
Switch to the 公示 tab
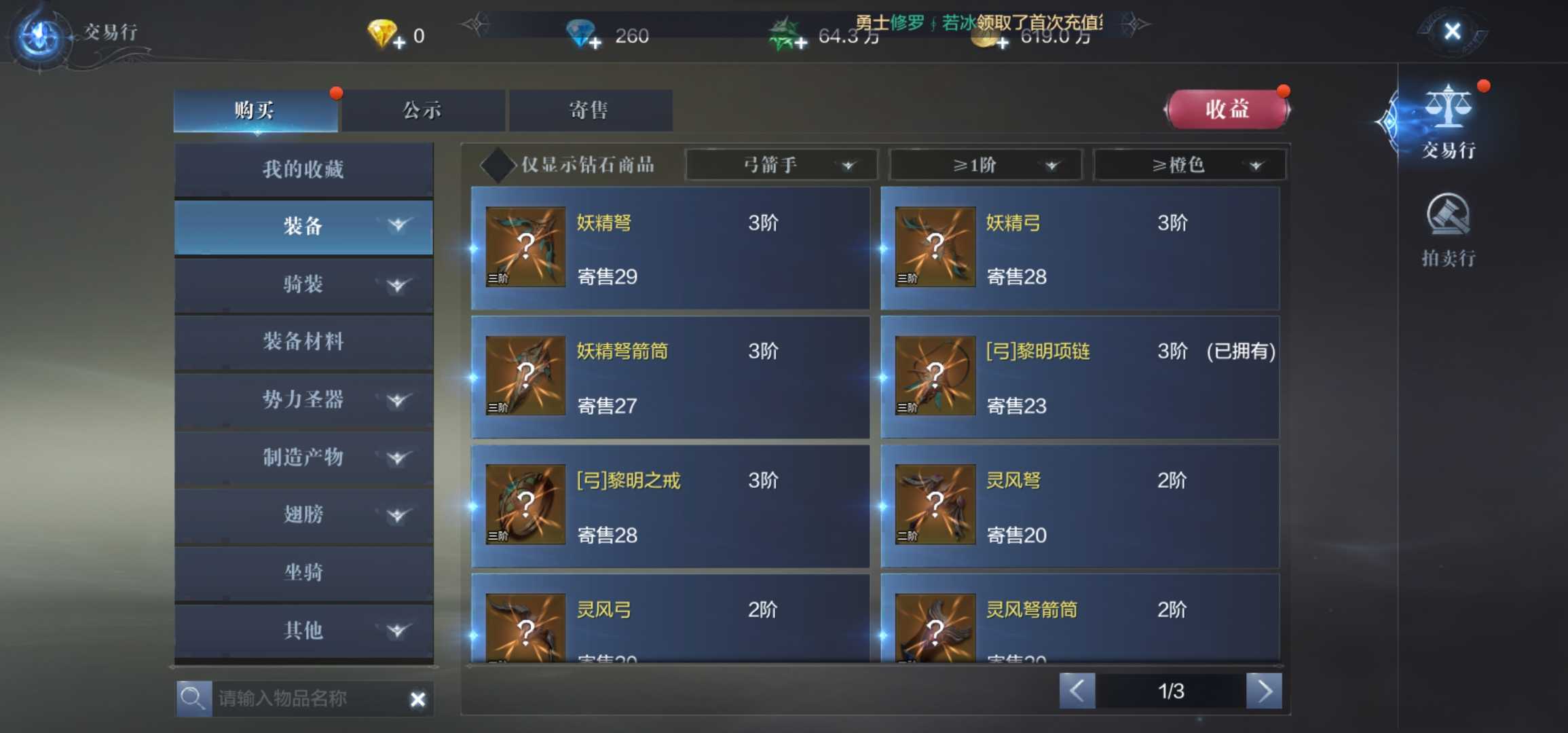422,109
